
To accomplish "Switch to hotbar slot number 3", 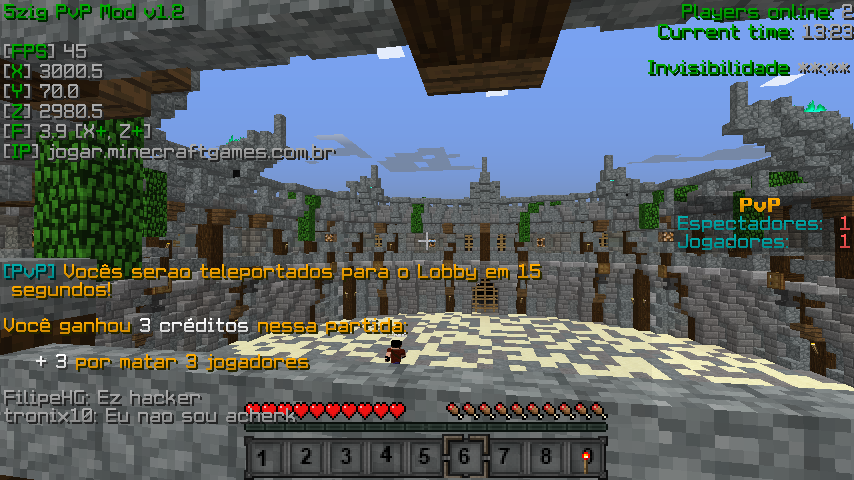I will pos(345,458).
